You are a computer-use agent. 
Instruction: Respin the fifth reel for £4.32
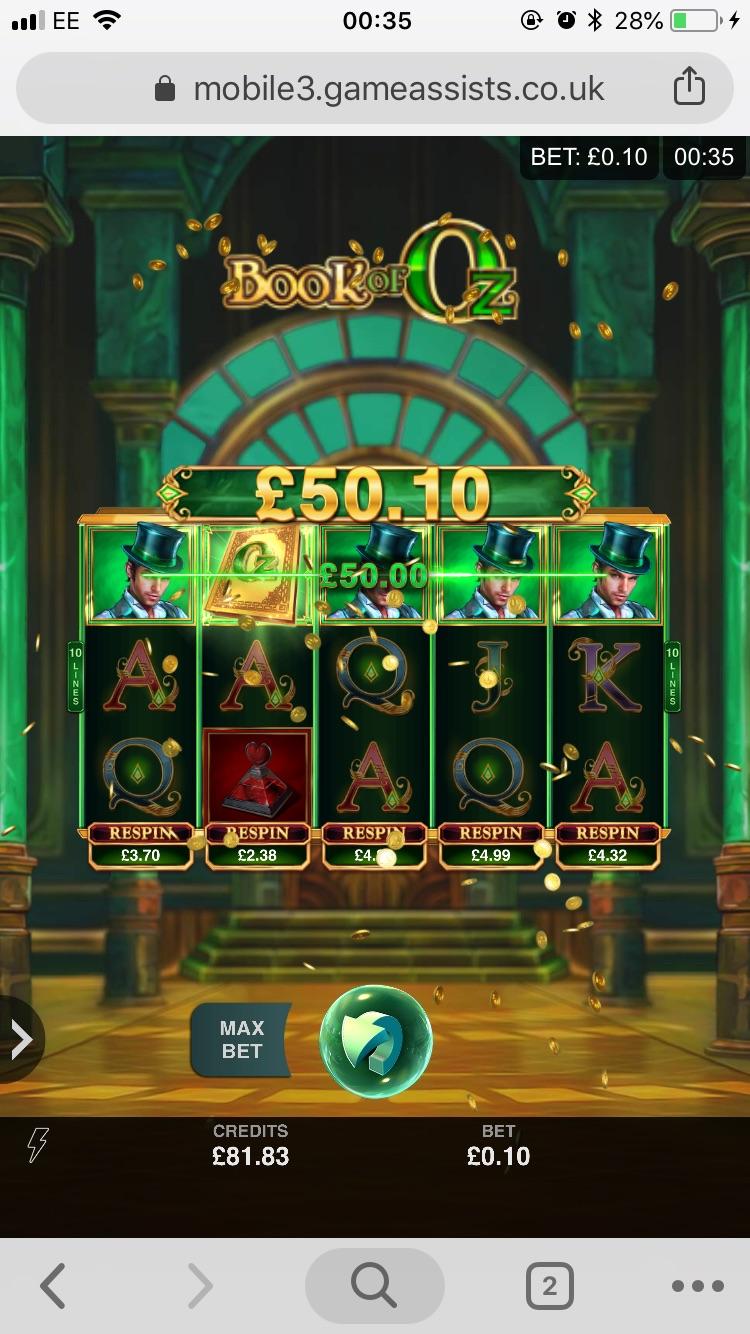coord(607,845)
